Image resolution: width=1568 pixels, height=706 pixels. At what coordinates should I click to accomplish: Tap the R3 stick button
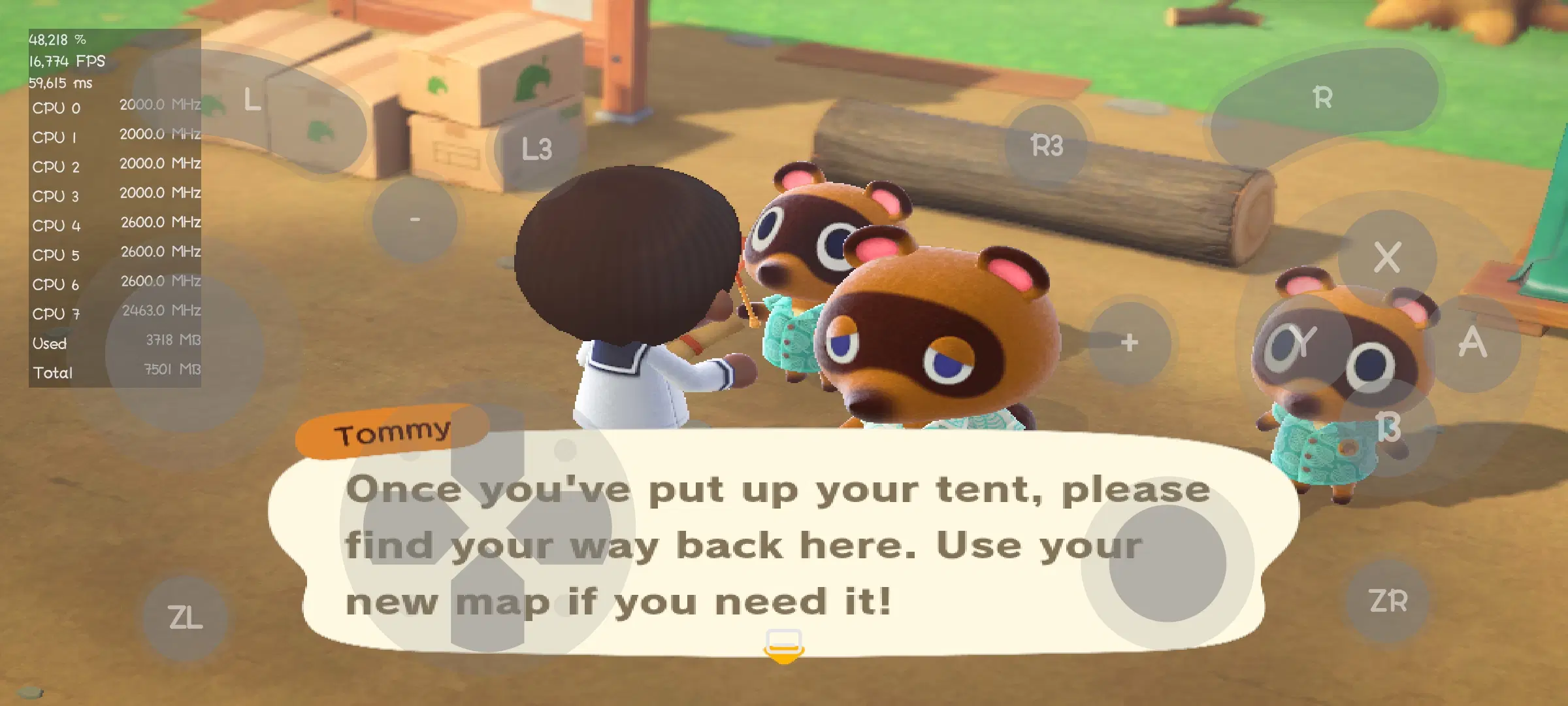click(x=1047, y=145)
